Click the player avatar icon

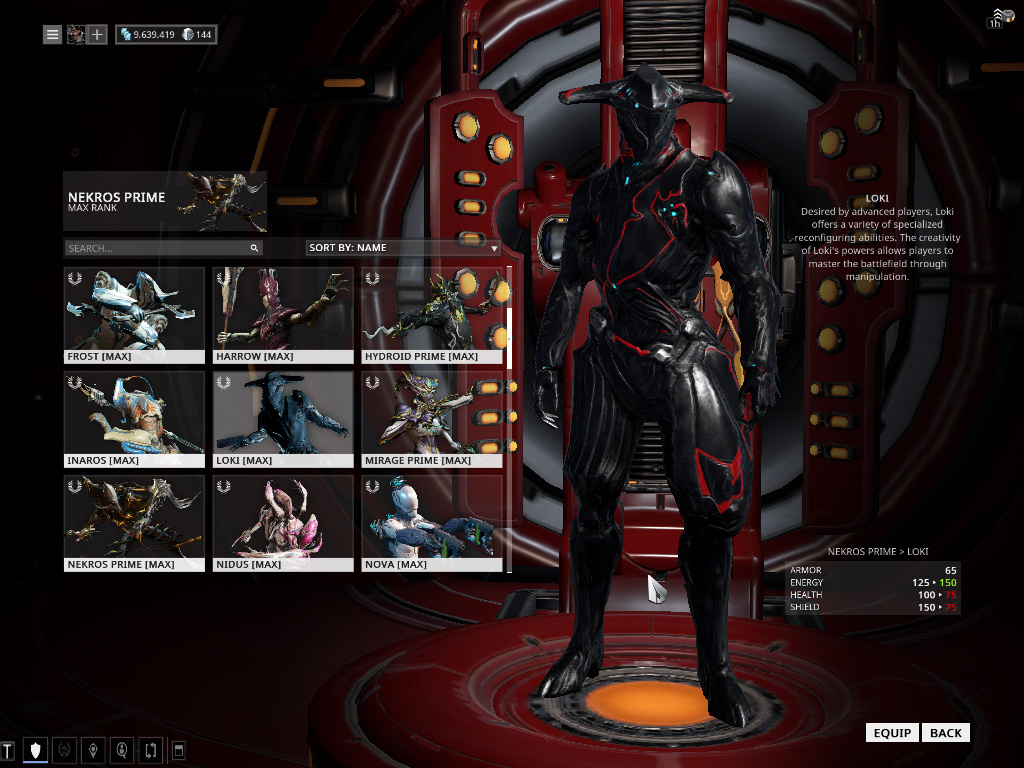click(75, 35)
